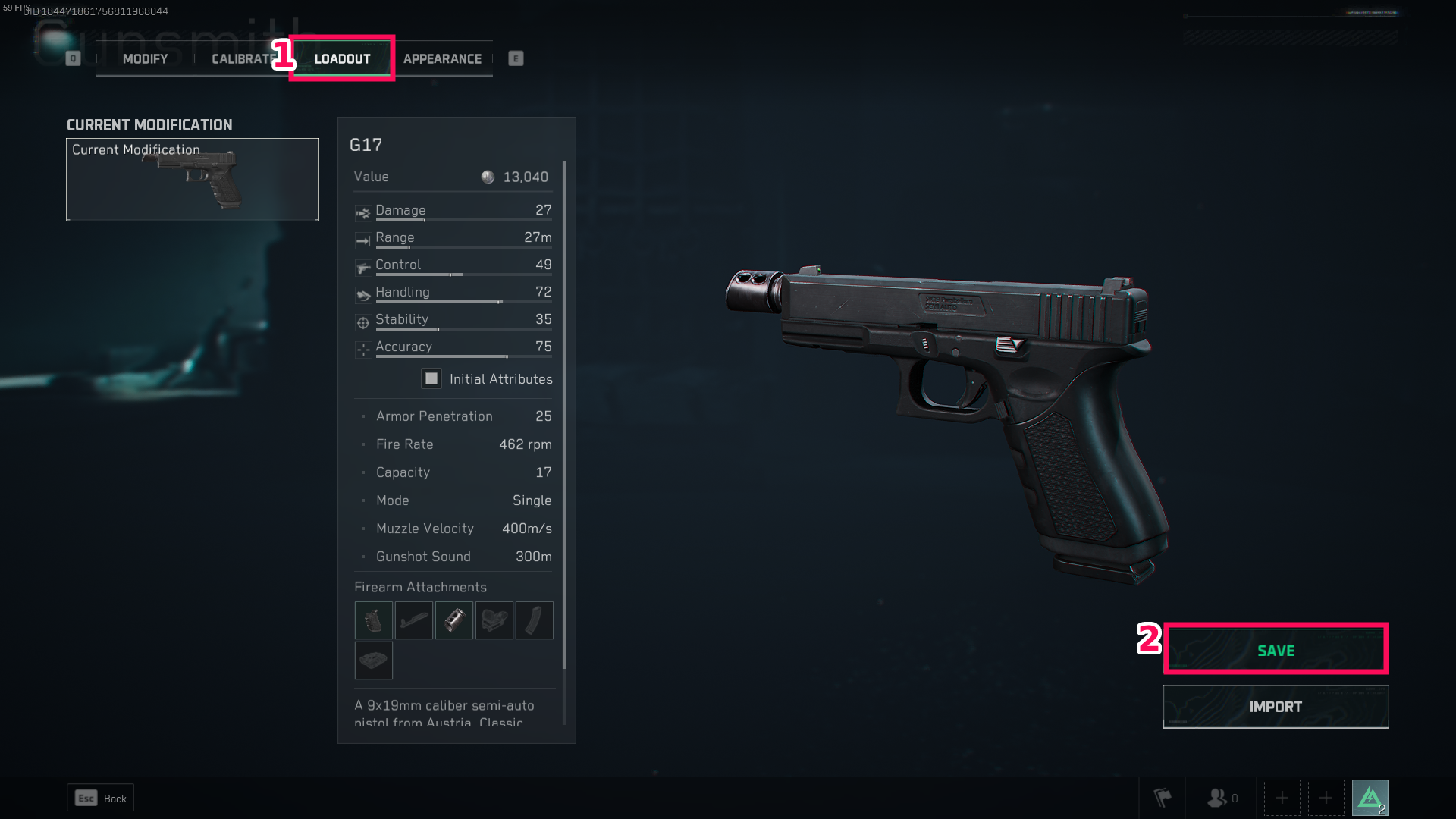Select the red dot sight attachment slot

494,620
